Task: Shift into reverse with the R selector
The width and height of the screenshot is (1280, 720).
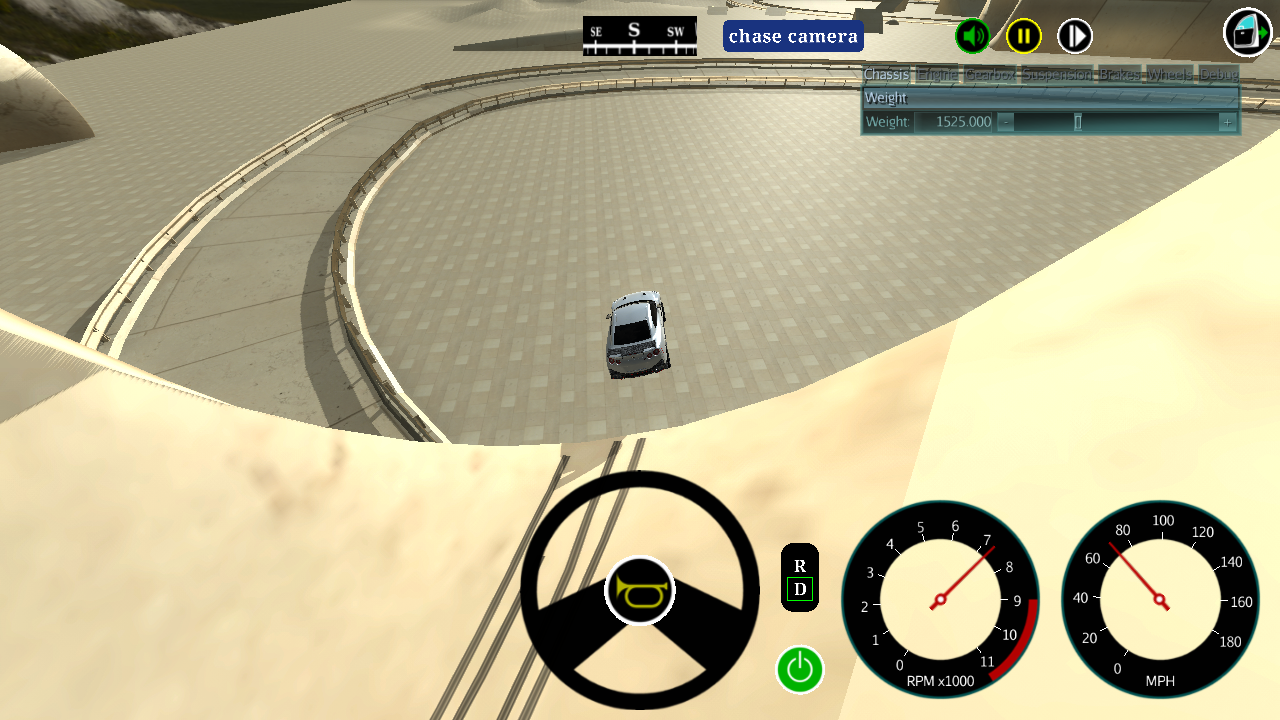Action: [x=800, y=566]
